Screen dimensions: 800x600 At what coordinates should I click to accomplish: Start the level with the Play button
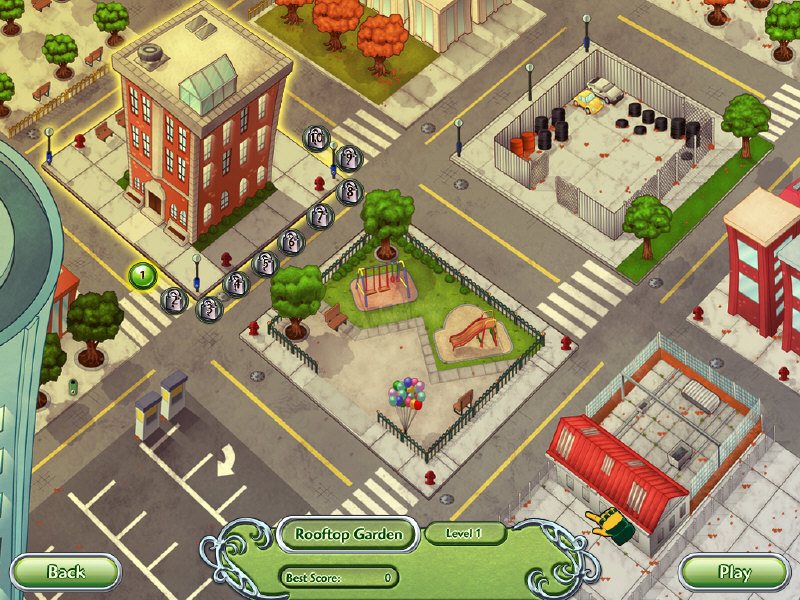[734, 572]
